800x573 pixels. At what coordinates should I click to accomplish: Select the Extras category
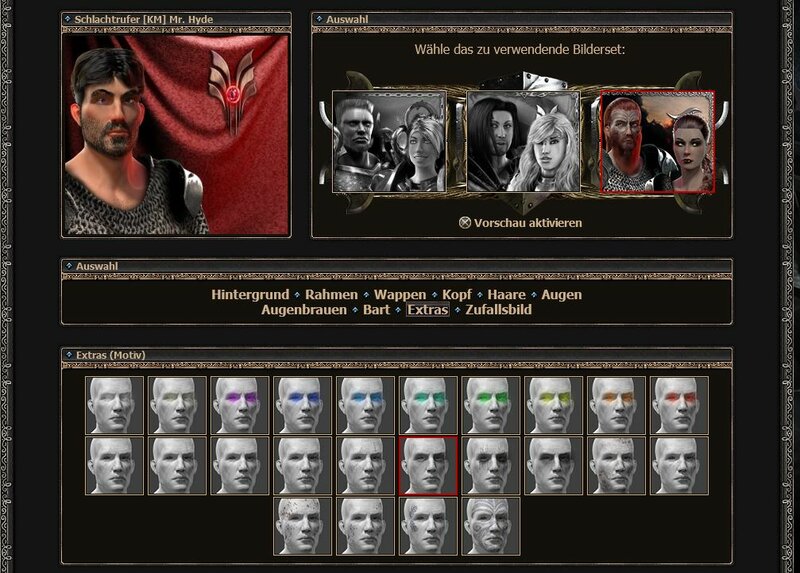click(427, 310)
